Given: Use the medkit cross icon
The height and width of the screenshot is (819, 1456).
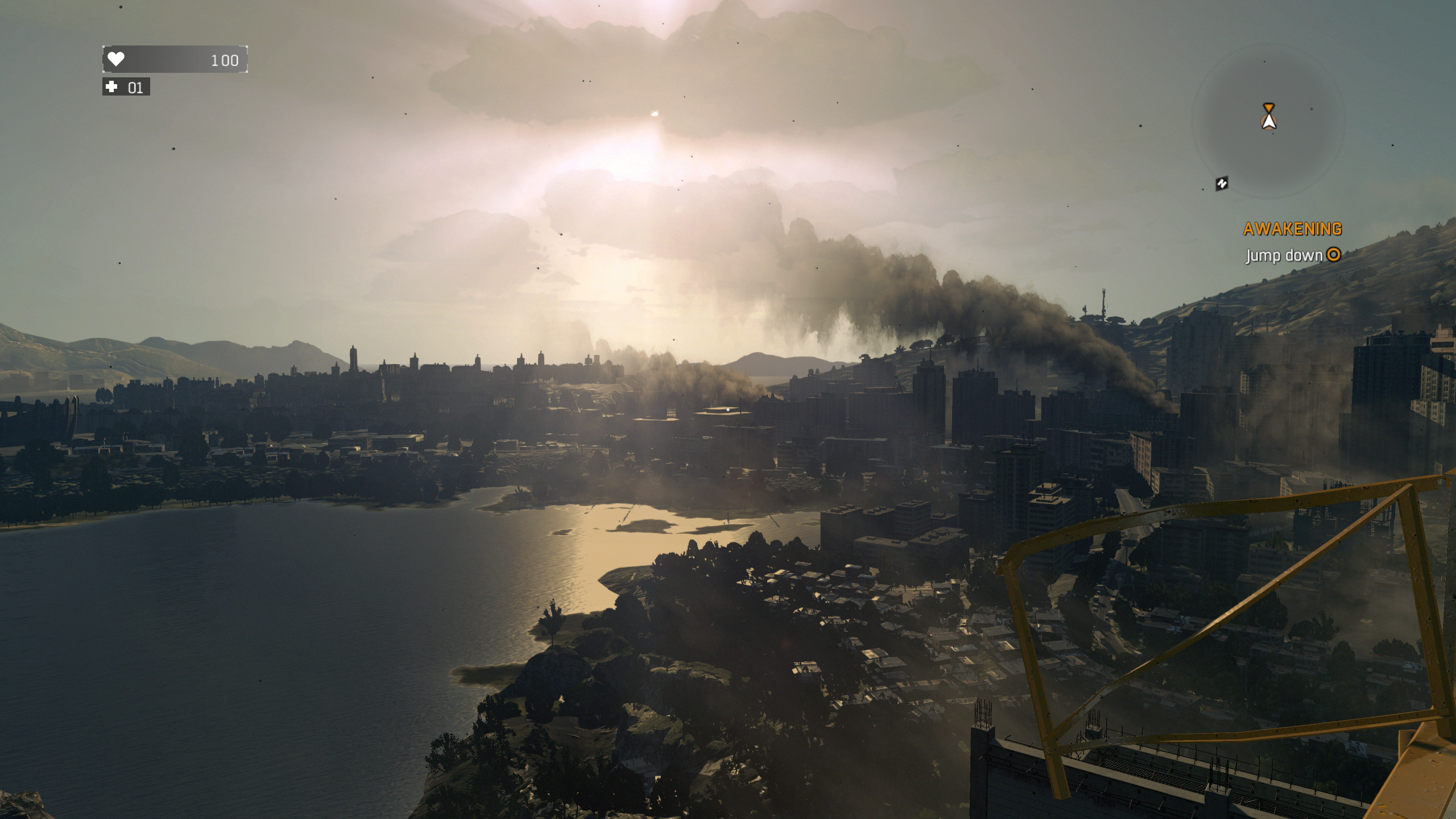Looking at the screenshot, I should (112, 87).
